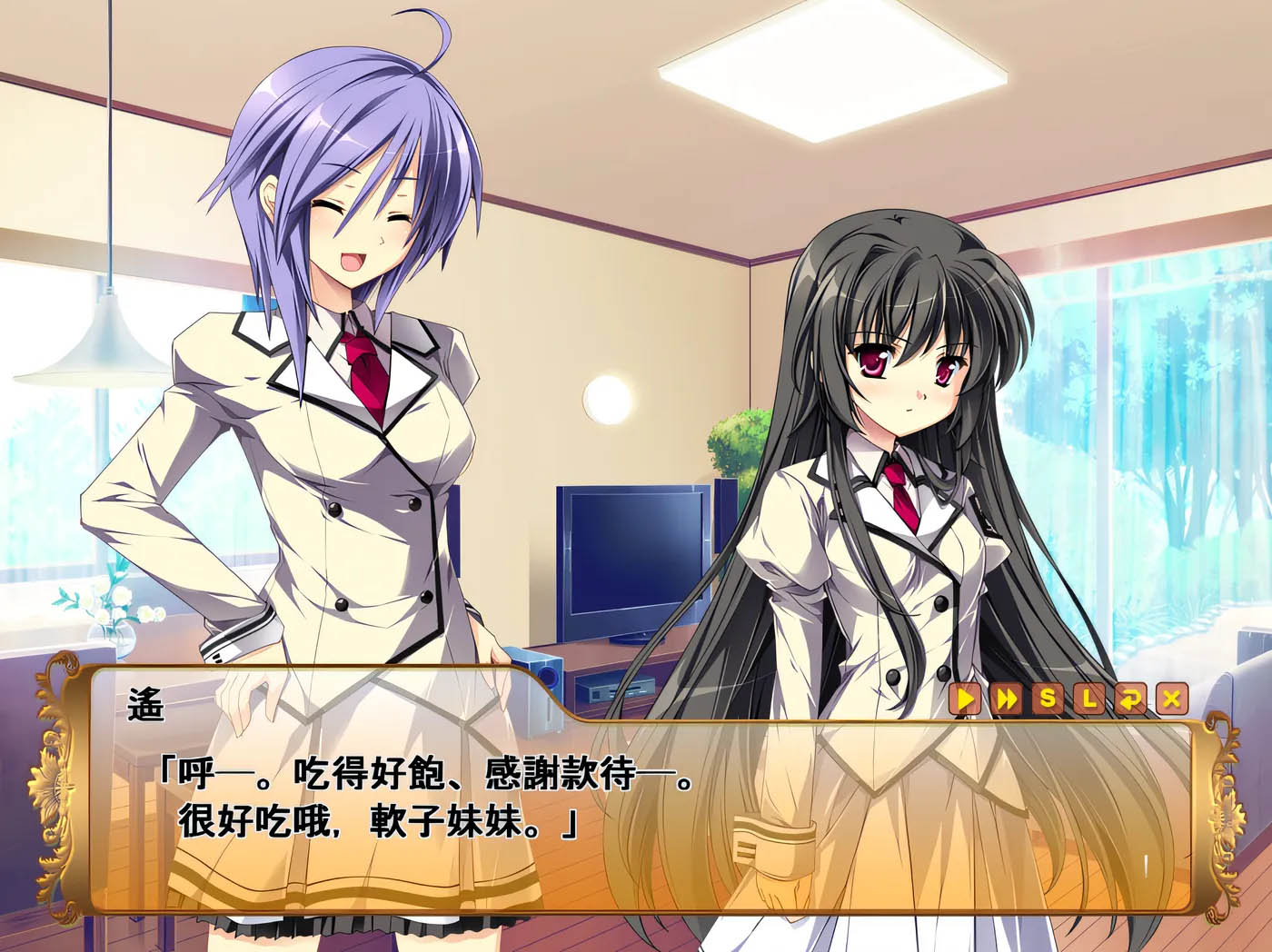Activate the fast-forward skip icon
This screenshot has height=952, width=1272.
pos(1007,699)
